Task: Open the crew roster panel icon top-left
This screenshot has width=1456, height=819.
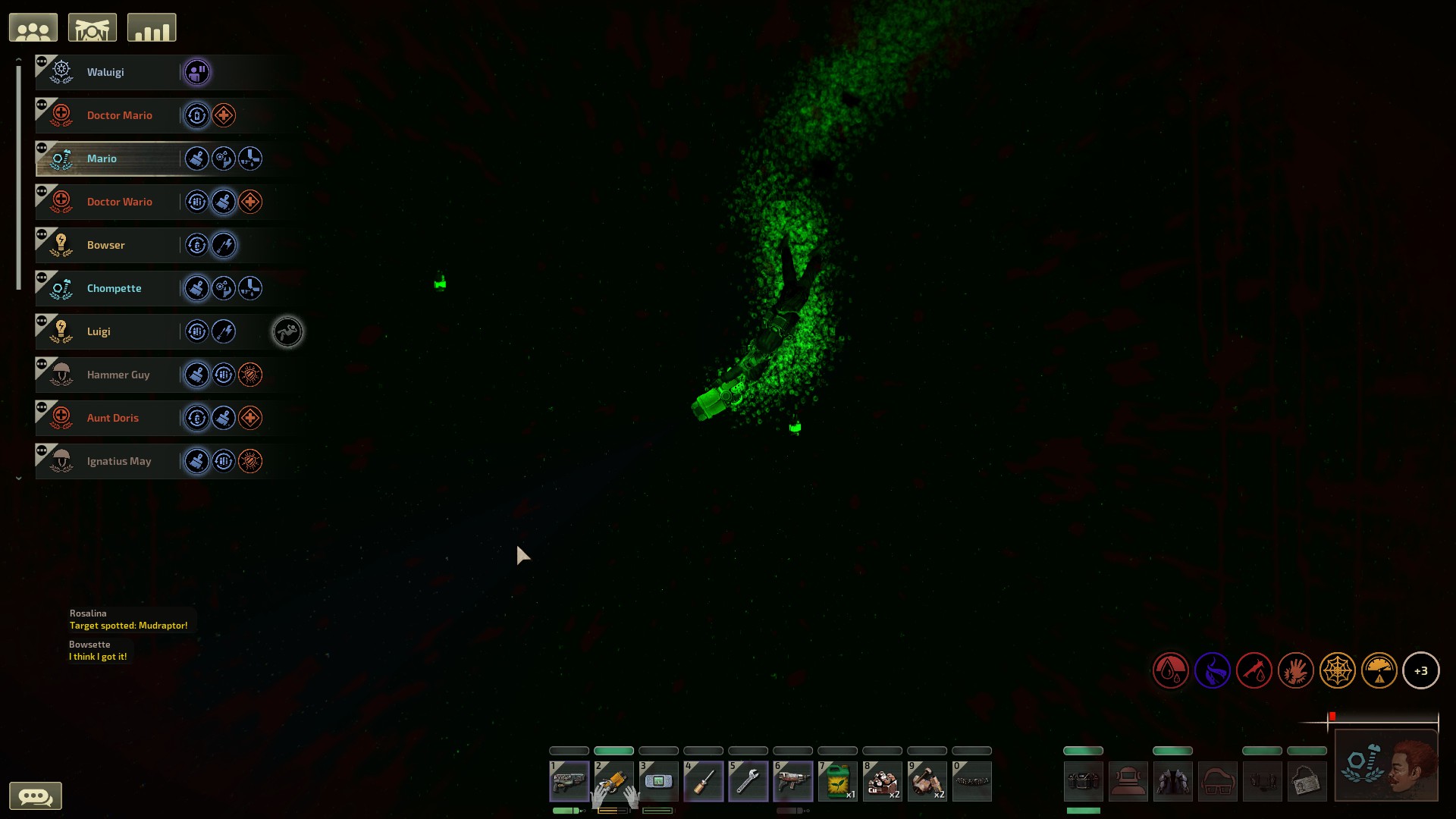Action: coord(33,27)
